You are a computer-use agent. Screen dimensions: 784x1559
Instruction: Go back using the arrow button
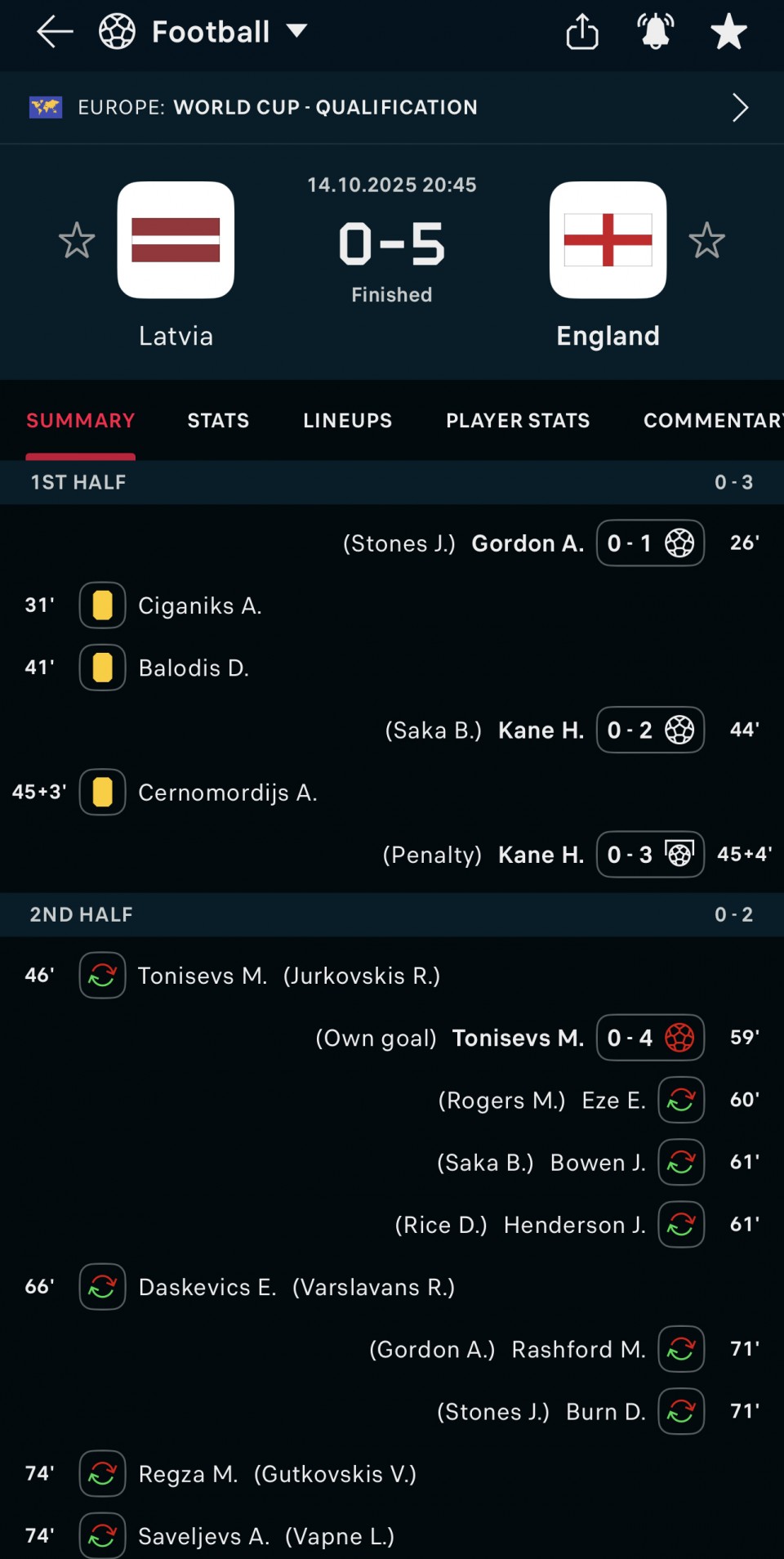[55, 32]
